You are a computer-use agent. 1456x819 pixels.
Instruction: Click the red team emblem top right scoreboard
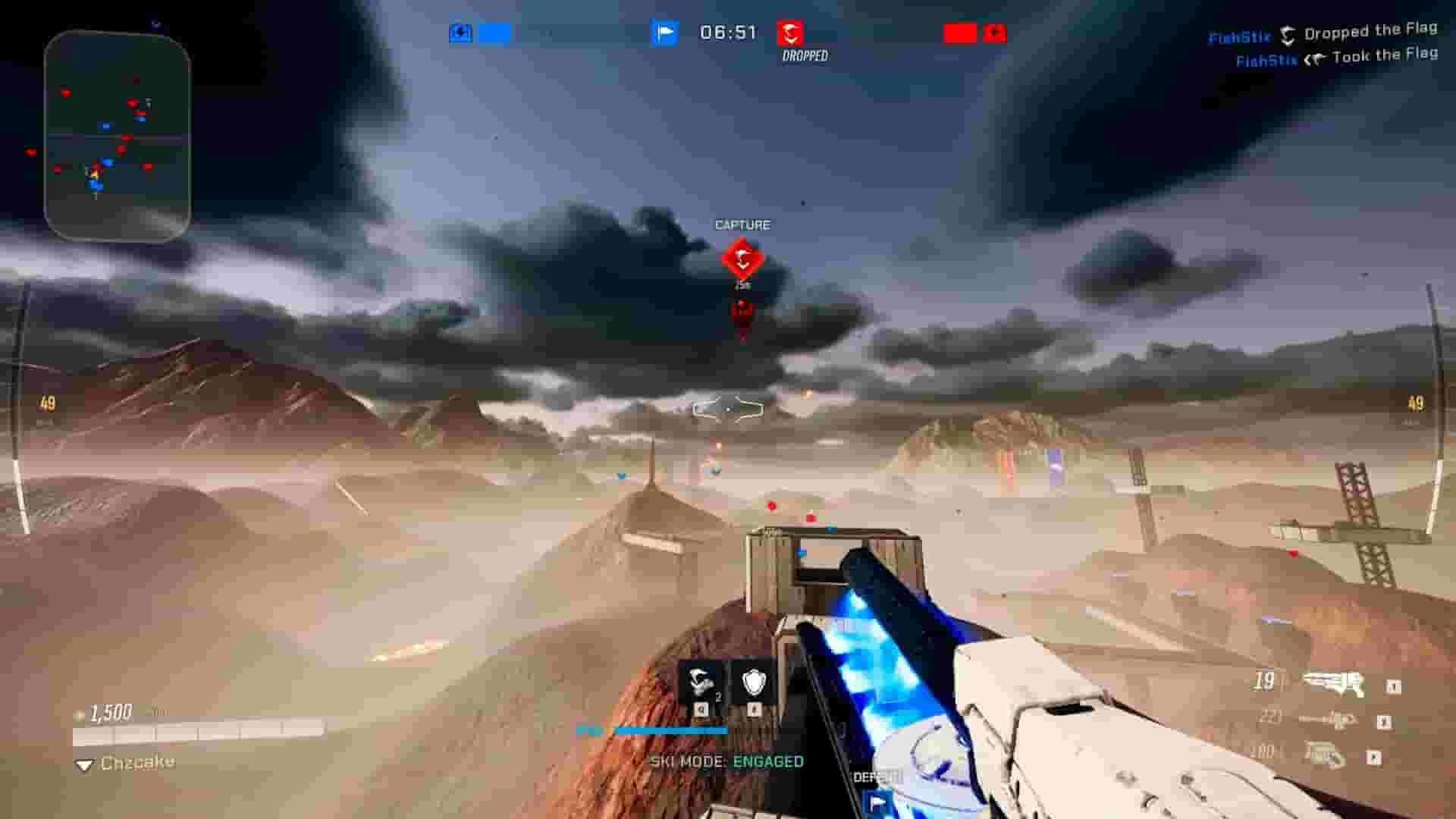(995, 33)
